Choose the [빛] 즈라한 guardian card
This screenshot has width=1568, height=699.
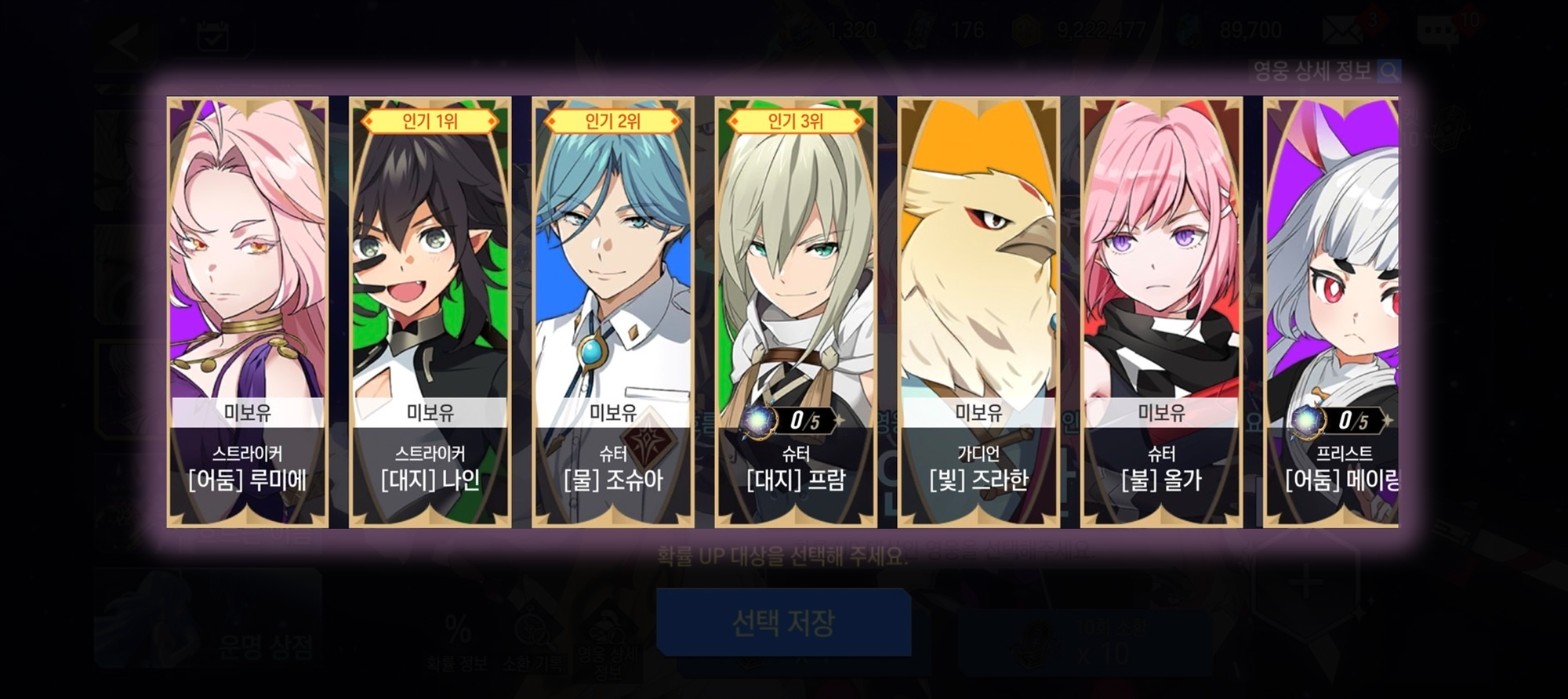978,312
